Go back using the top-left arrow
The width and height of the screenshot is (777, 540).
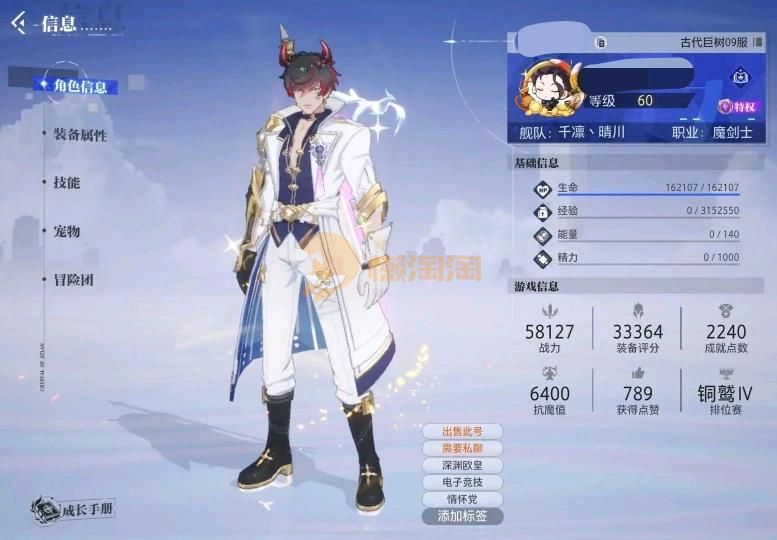18,22
